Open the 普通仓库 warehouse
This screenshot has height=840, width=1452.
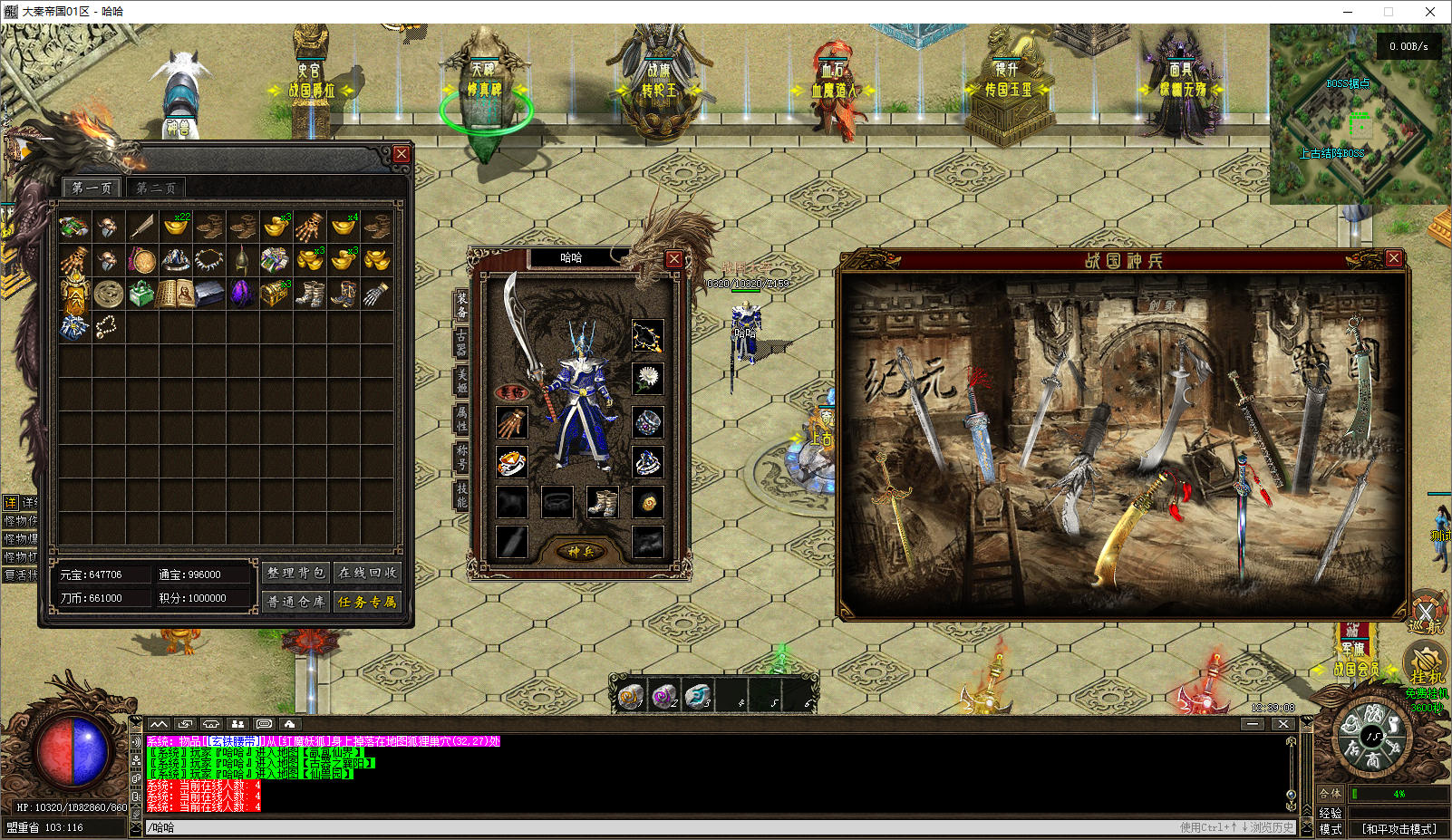[295, 601]
